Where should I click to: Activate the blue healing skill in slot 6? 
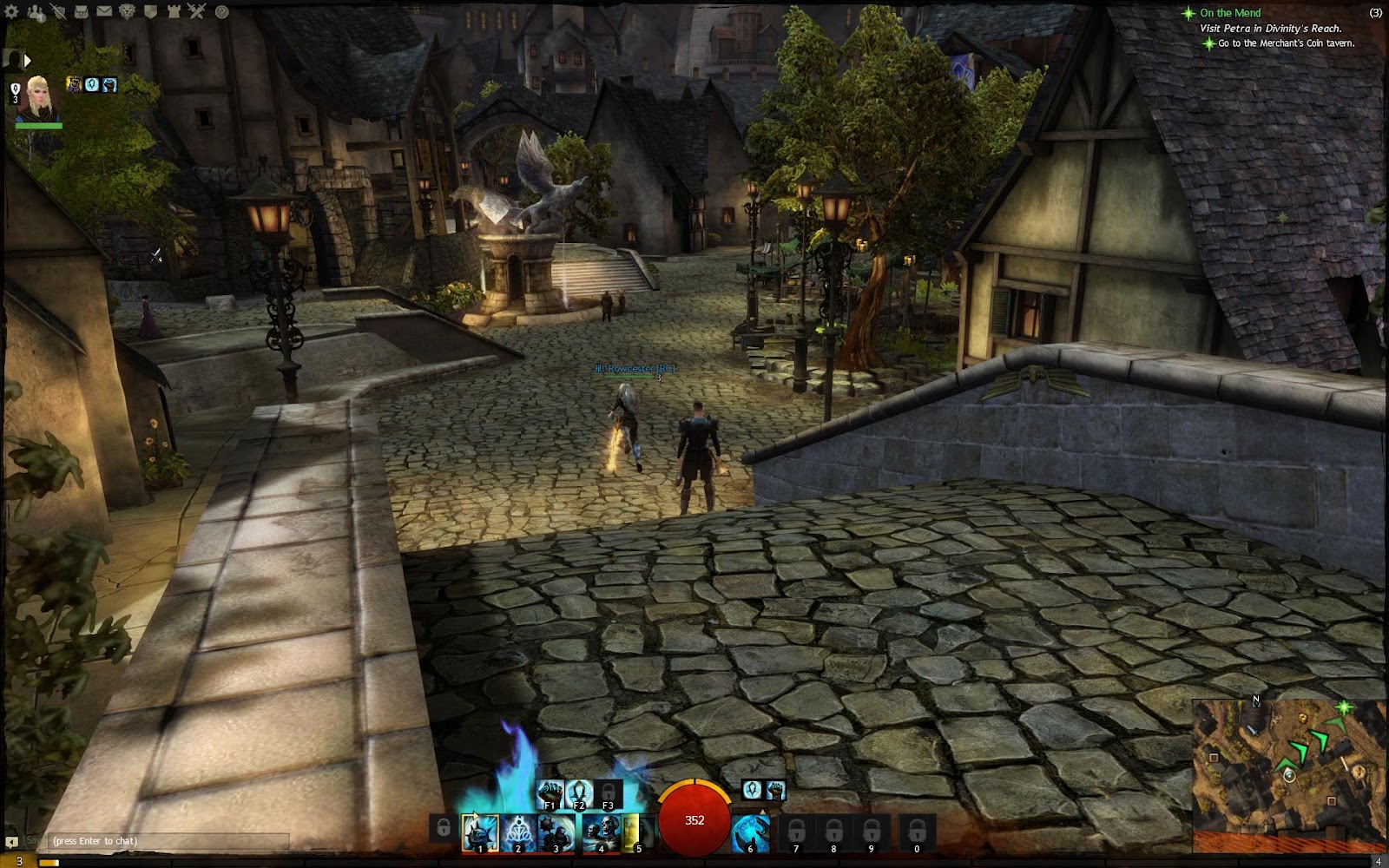click(x=750, y=832)
